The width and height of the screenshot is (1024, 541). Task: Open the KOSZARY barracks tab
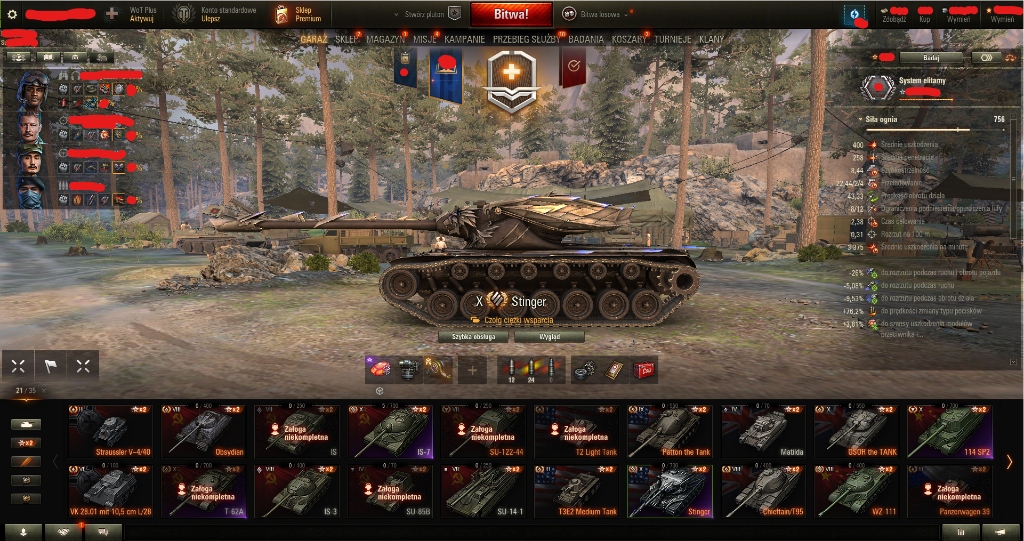click(x=629, y=39)
